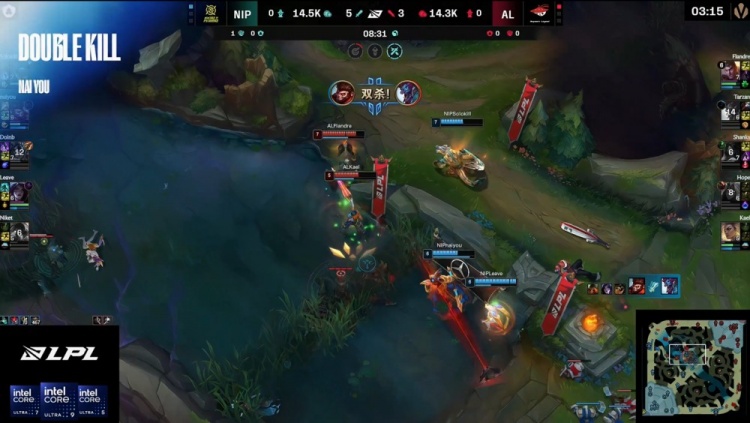The width and height of the screenshot is (750, 423).
Task: Select Shanks's champion portrait
Action: [731, 152]
